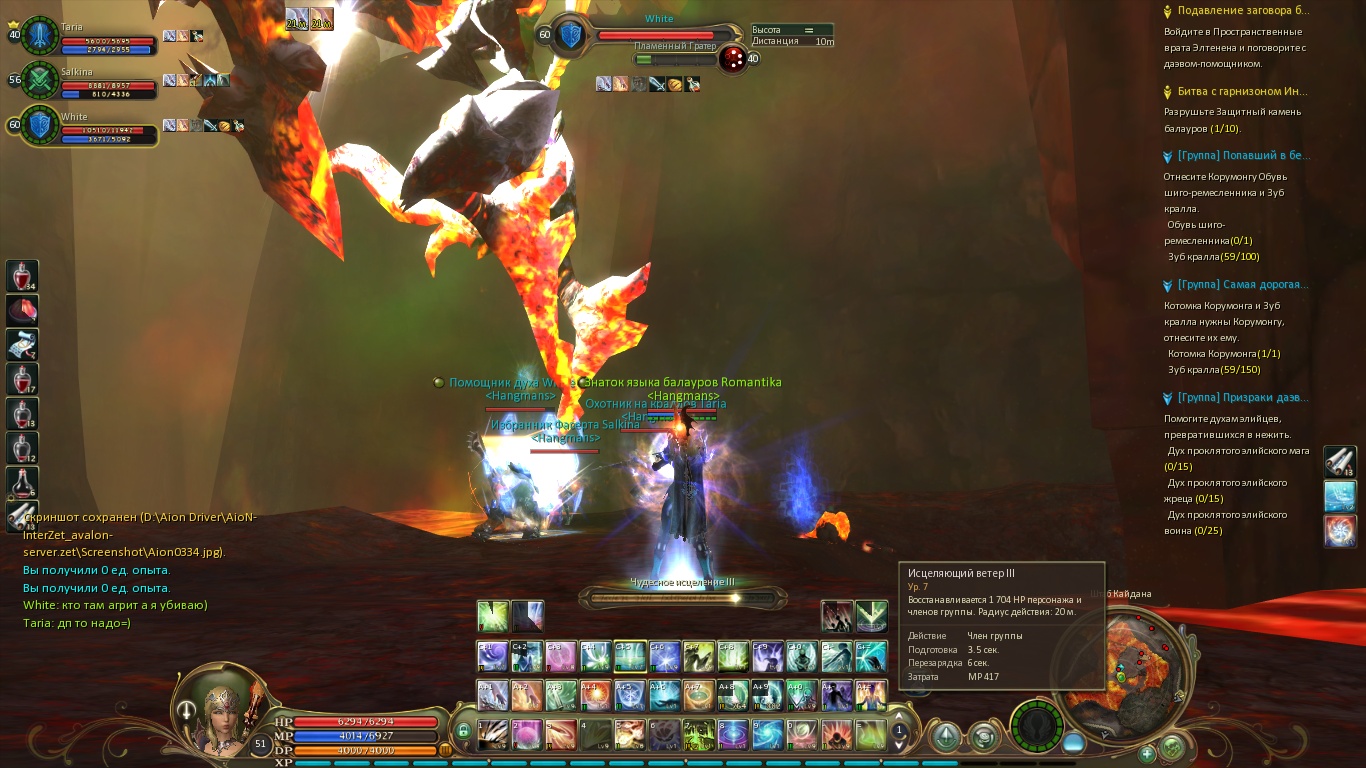Toggle the hotbar lock button

point(463,731)
